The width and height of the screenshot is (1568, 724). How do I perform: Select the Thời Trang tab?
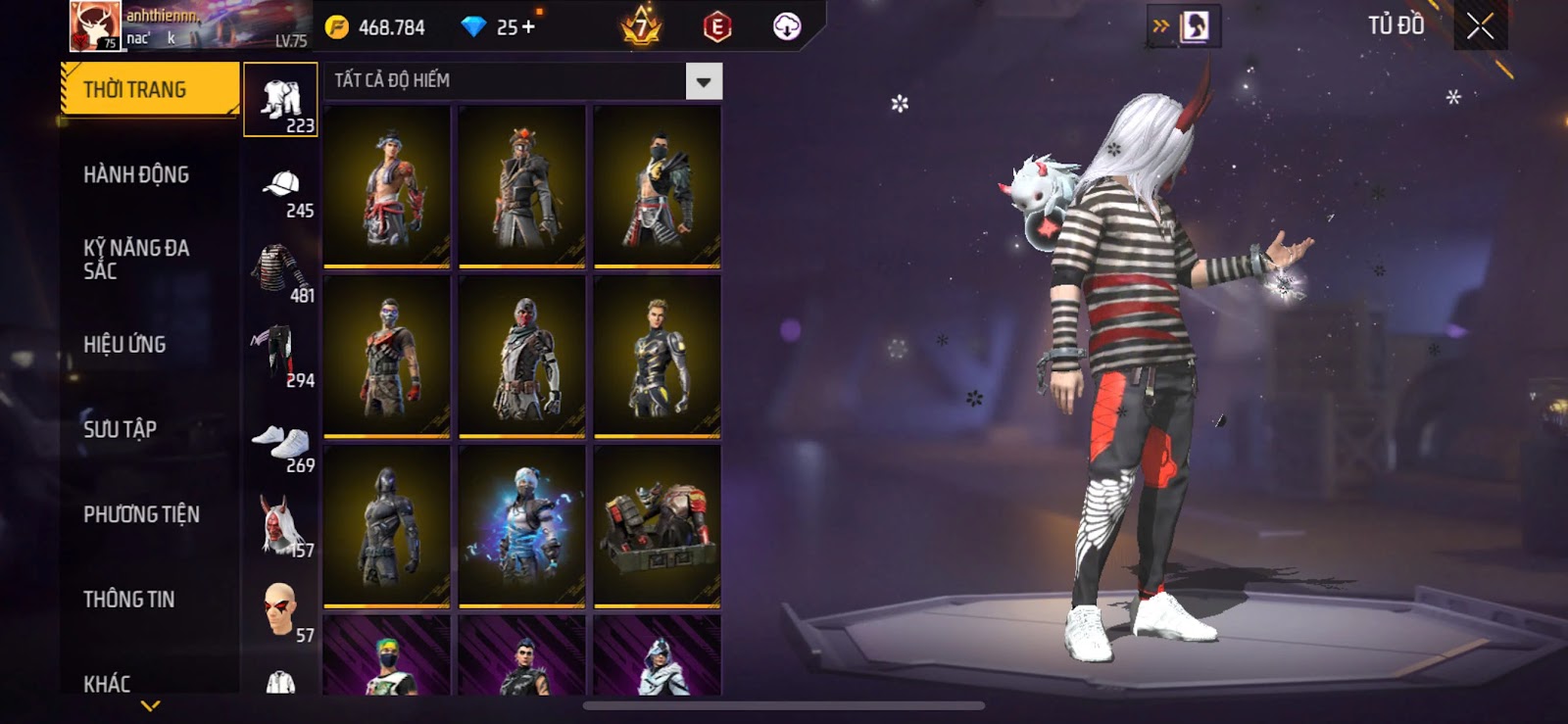pos(149,89)
